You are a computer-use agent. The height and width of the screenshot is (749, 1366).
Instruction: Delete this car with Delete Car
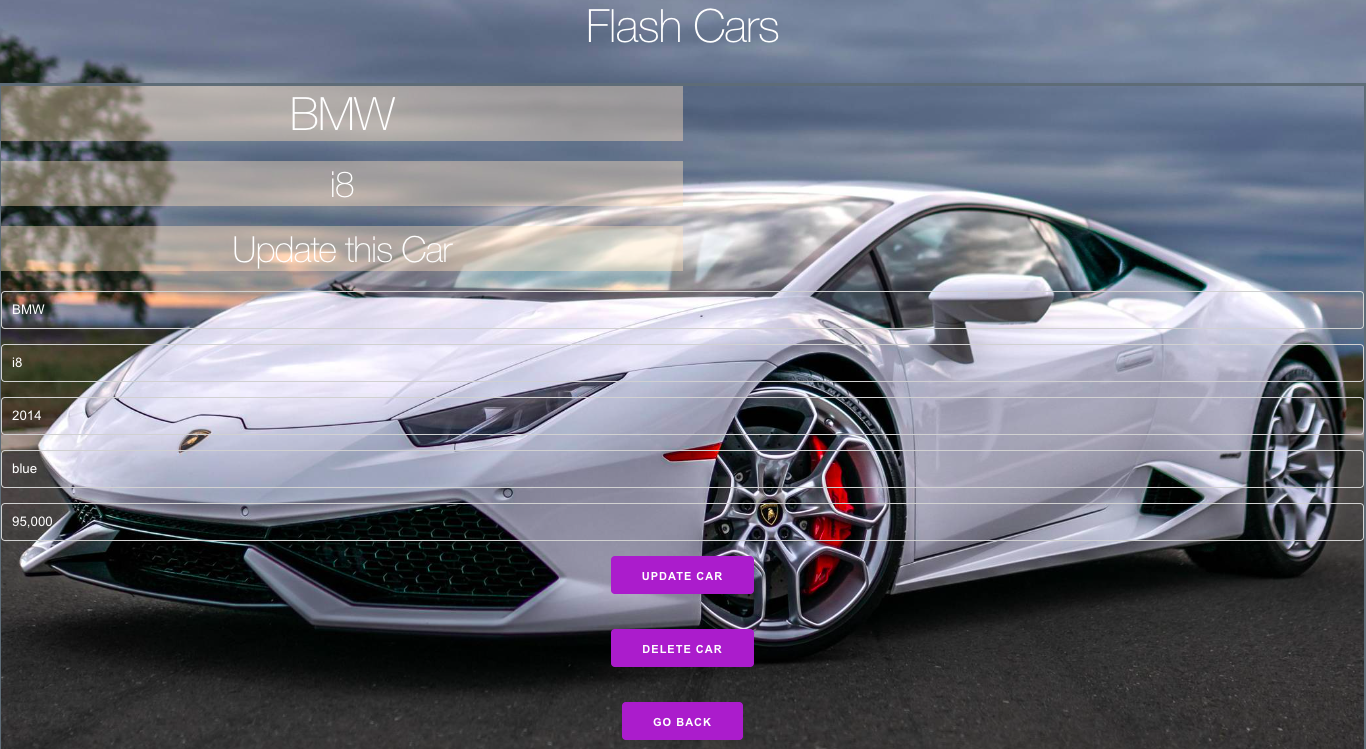[682, 648]
